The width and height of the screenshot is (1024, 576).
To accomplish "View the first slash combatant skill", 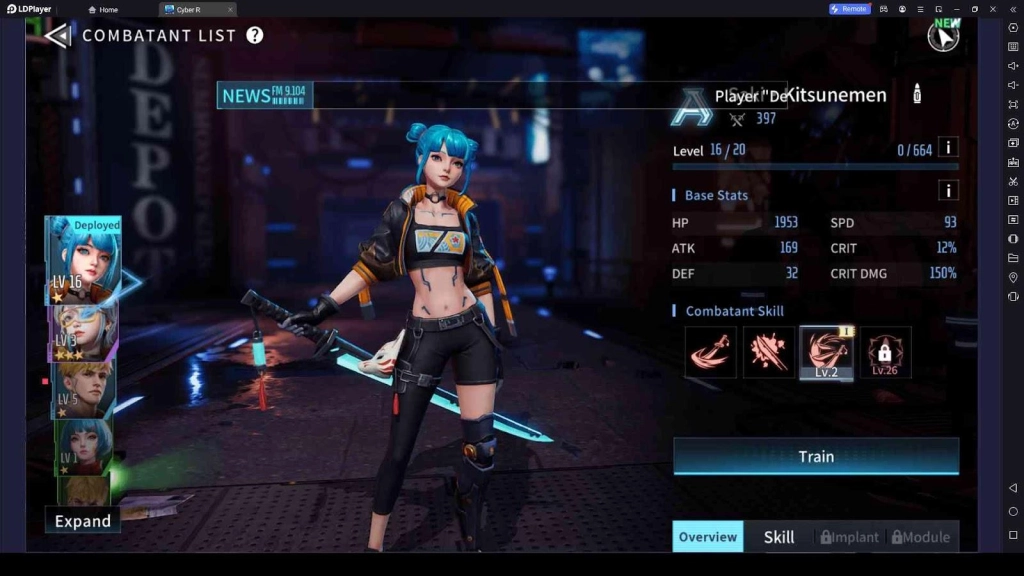I will 710,352.
